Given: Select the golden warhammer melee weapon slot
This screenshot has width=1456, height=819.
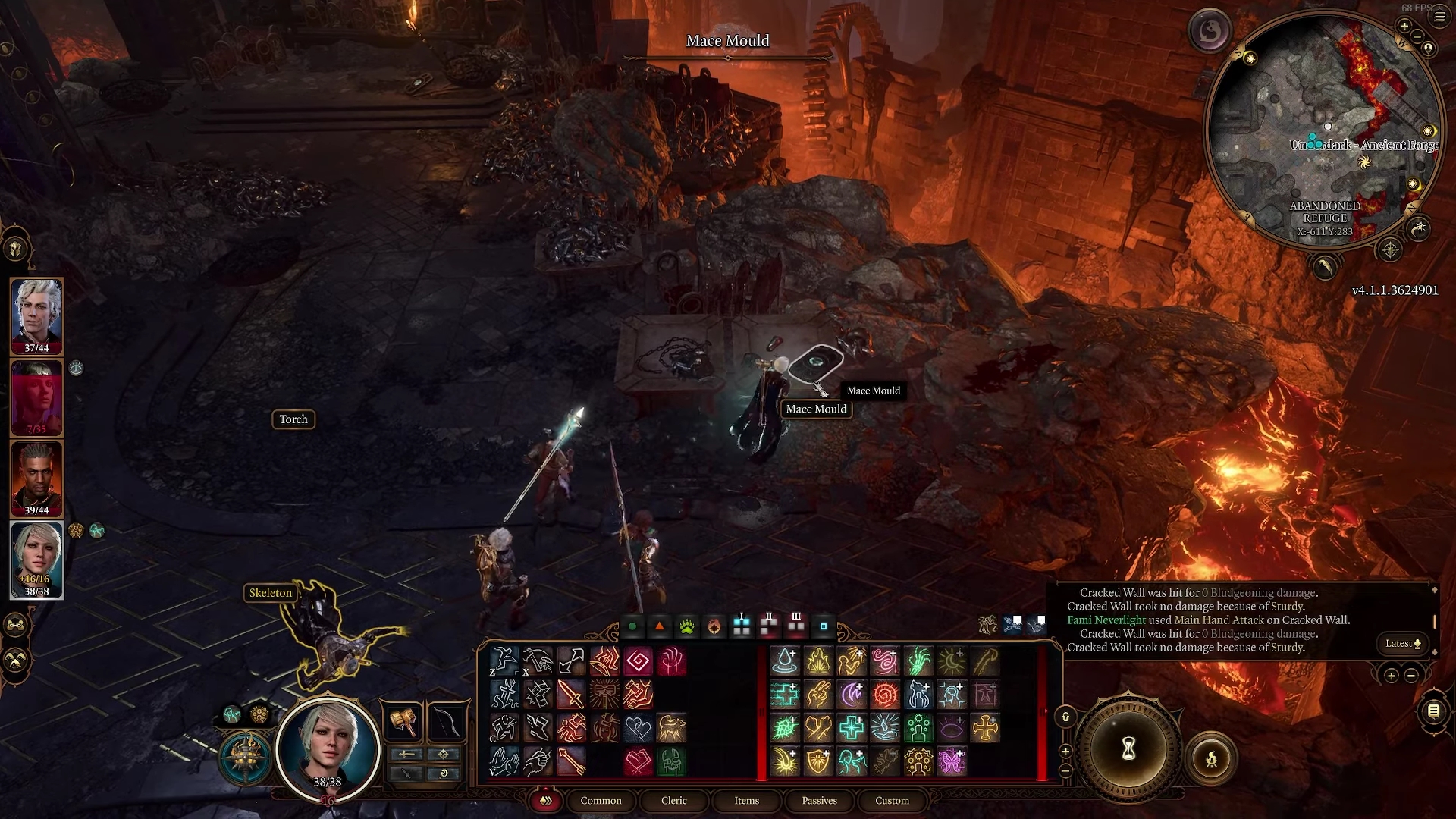Looking at the screenshot, I should (x=404, y=721).
